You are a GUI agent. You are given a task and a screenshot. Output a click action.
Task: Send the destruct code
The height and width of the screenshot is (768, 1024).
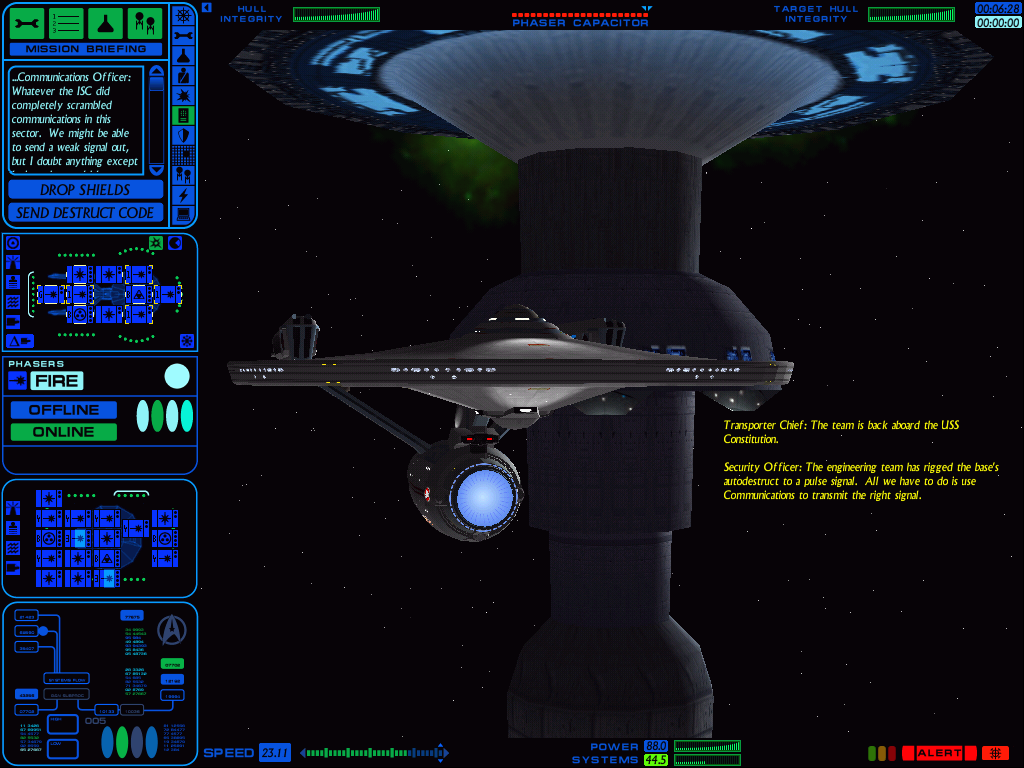click(x=85, y=213)
